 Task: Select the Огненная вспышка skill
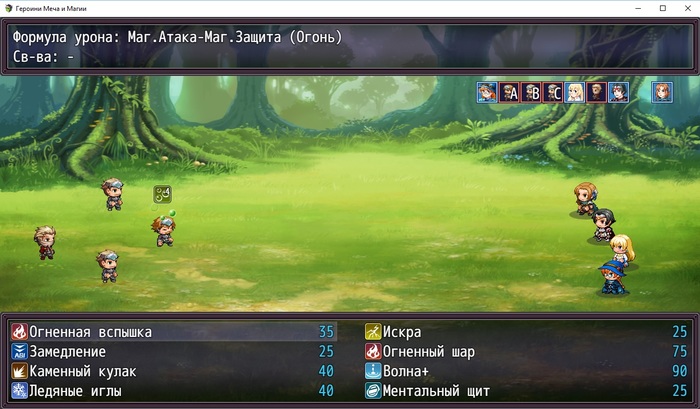click(90, 332)
